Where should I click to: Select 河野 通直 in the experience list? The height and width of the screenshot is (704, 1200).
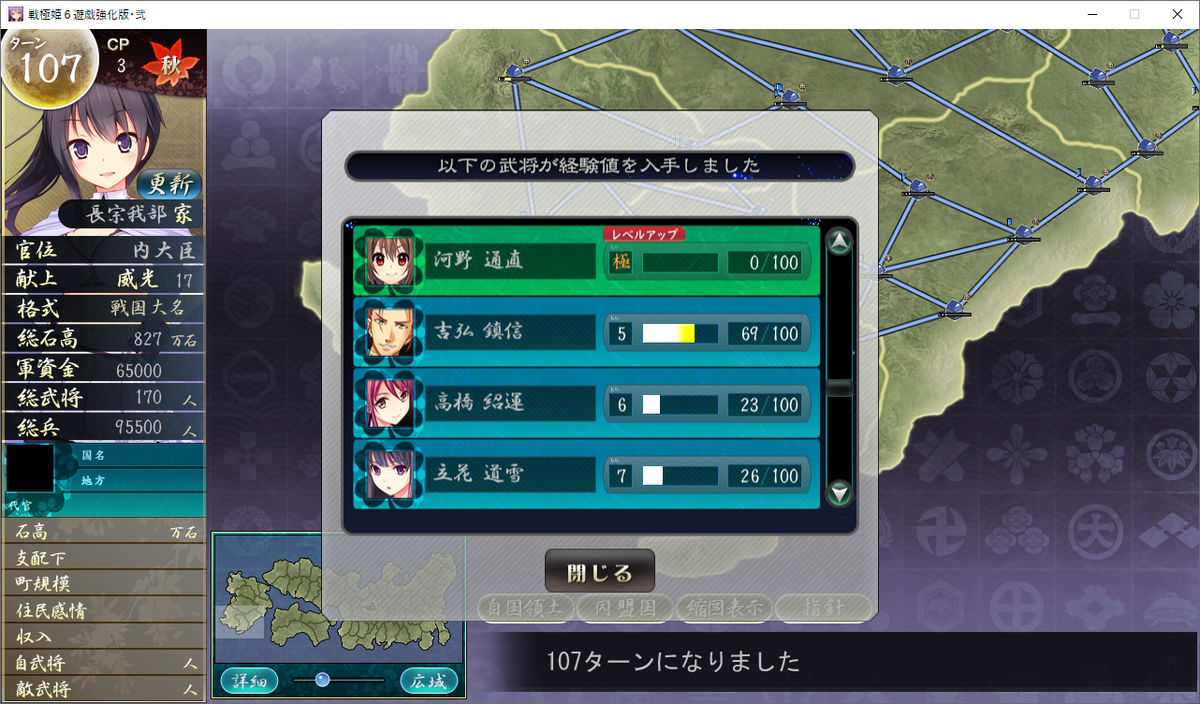click(x=586, y=261)
